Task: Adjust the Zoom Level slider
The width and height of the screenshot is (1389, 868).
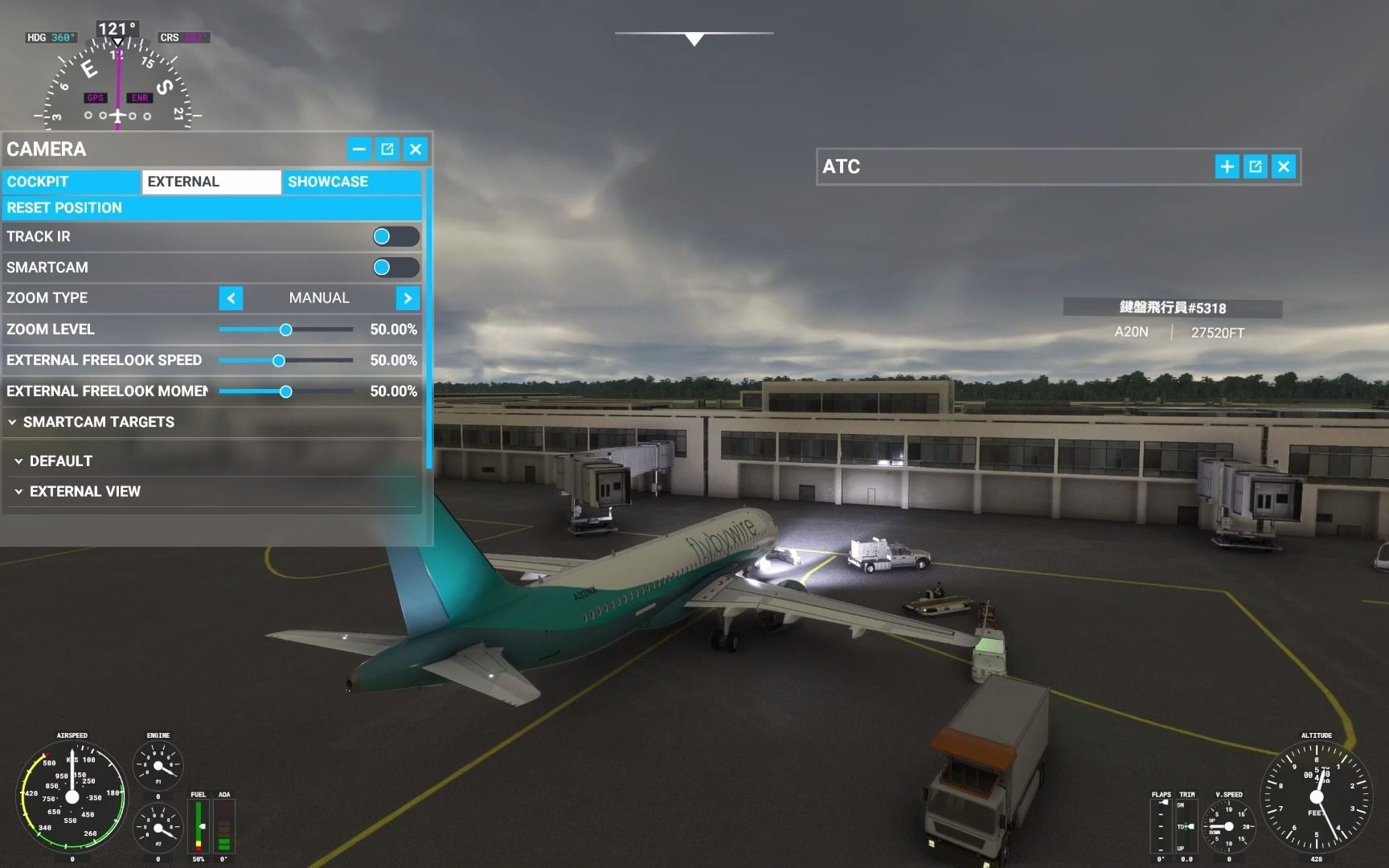Action: click(x=286, y=330)
